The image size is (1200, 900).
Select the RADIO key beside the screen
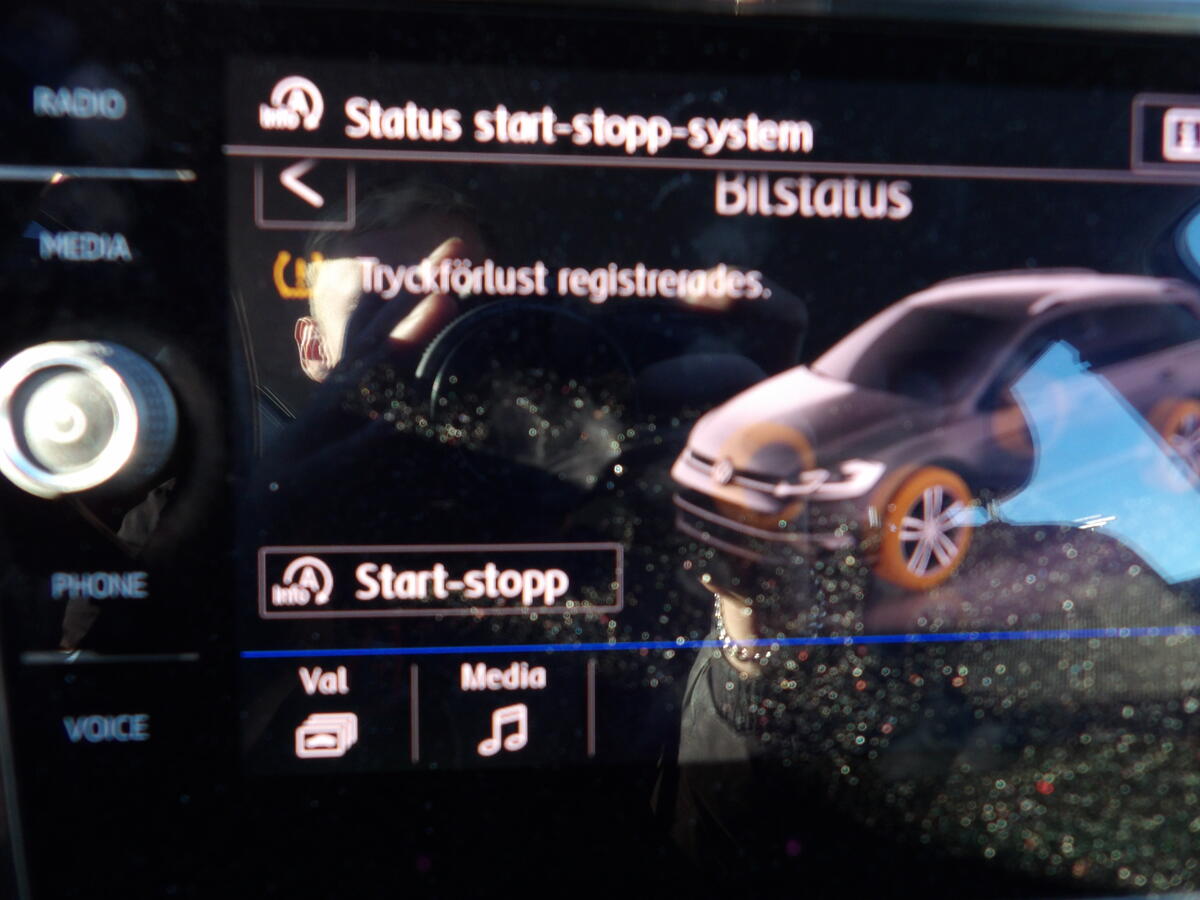point(80,103)
